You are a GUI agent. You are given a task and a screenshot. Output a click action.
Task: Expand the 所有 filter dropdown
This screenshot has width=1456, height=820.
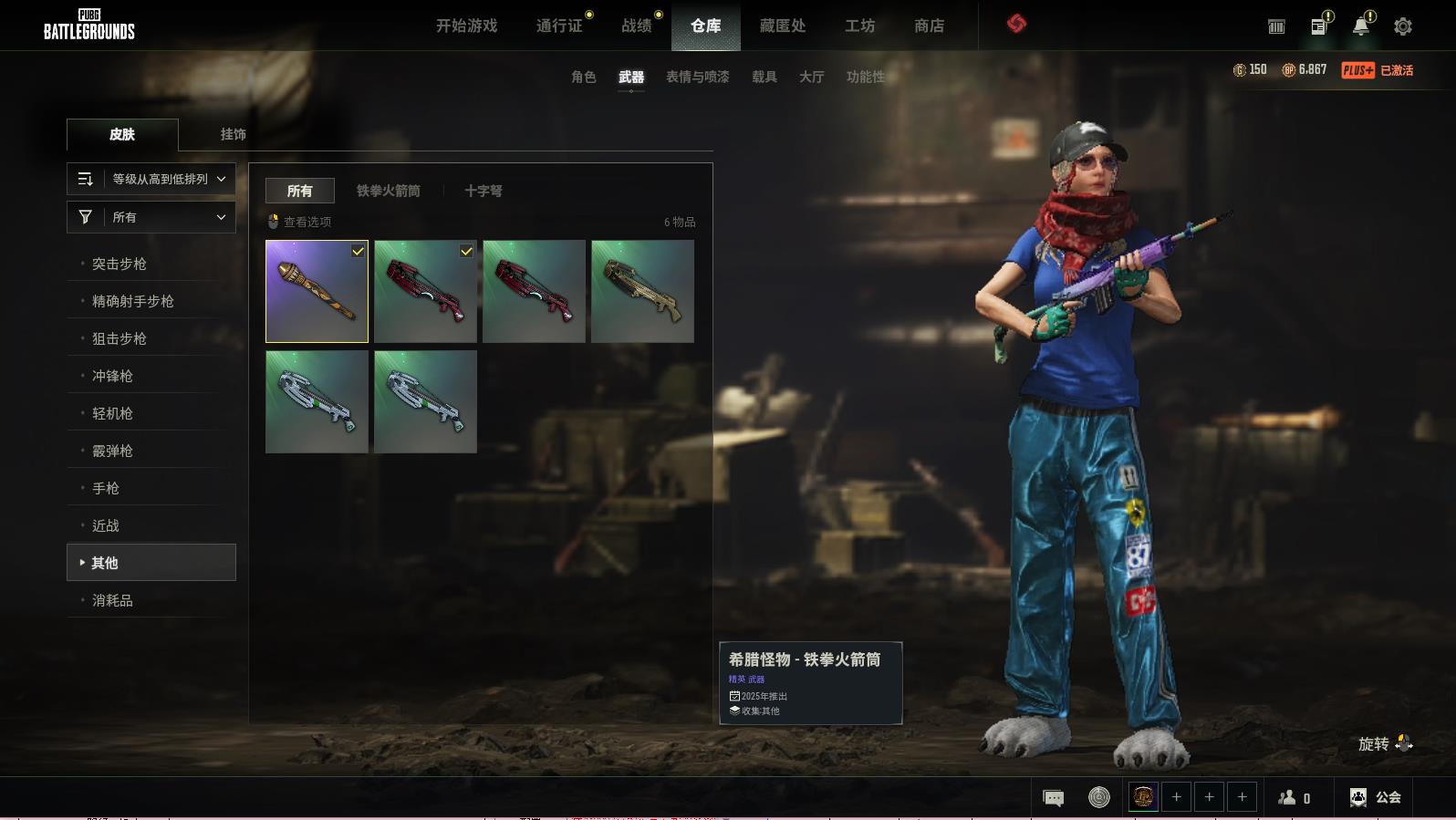pyautogui.click(x=151, y=217)
